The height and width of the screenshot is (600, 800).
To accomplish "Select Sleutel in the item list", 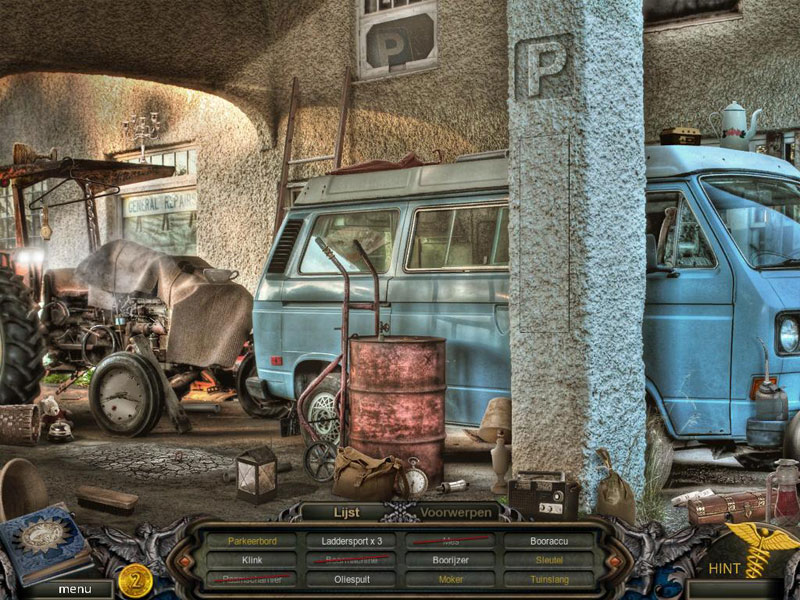I will point(550,560).
